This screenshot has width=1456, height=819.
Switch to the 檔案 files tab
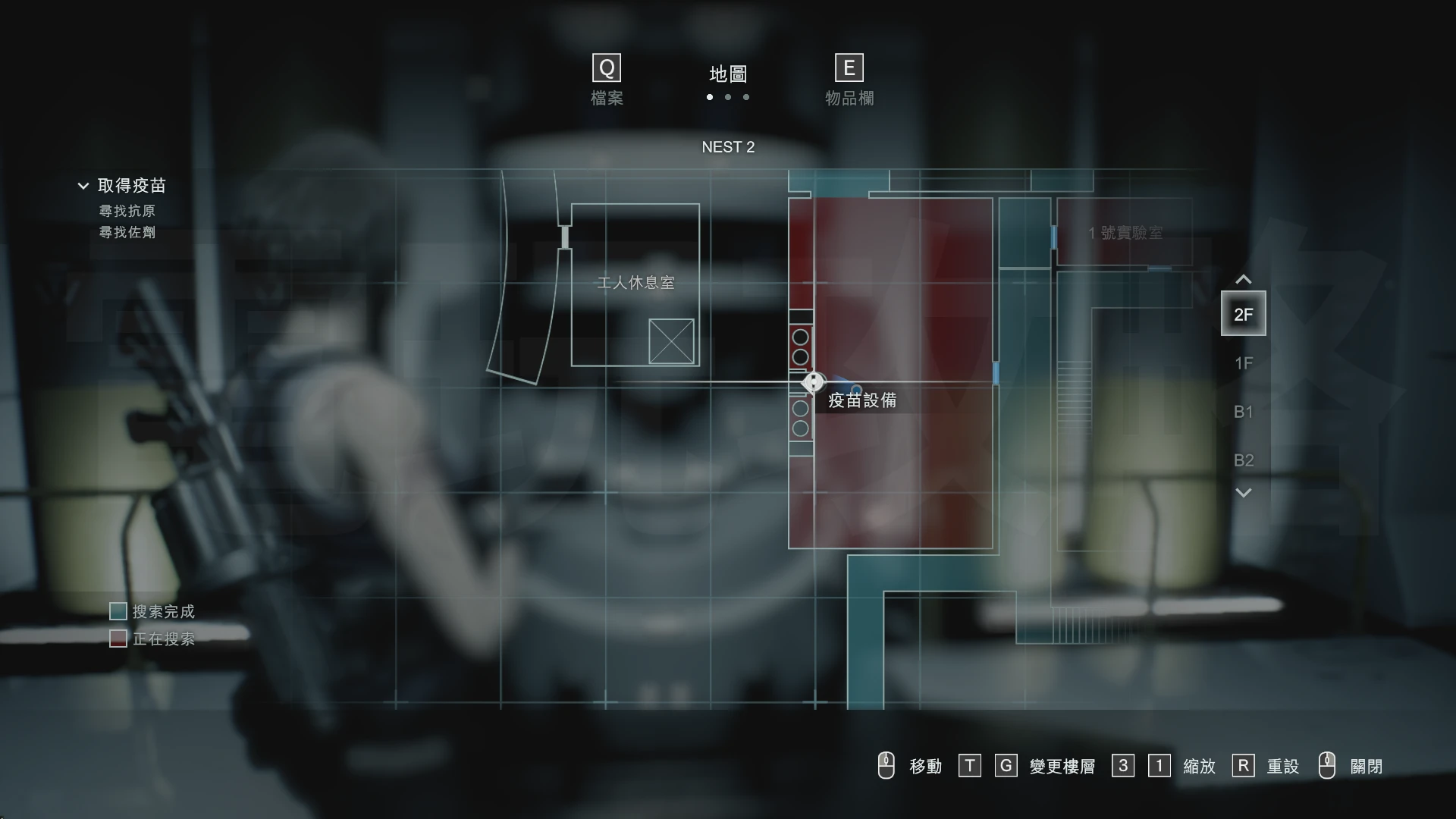click(607, 80)
